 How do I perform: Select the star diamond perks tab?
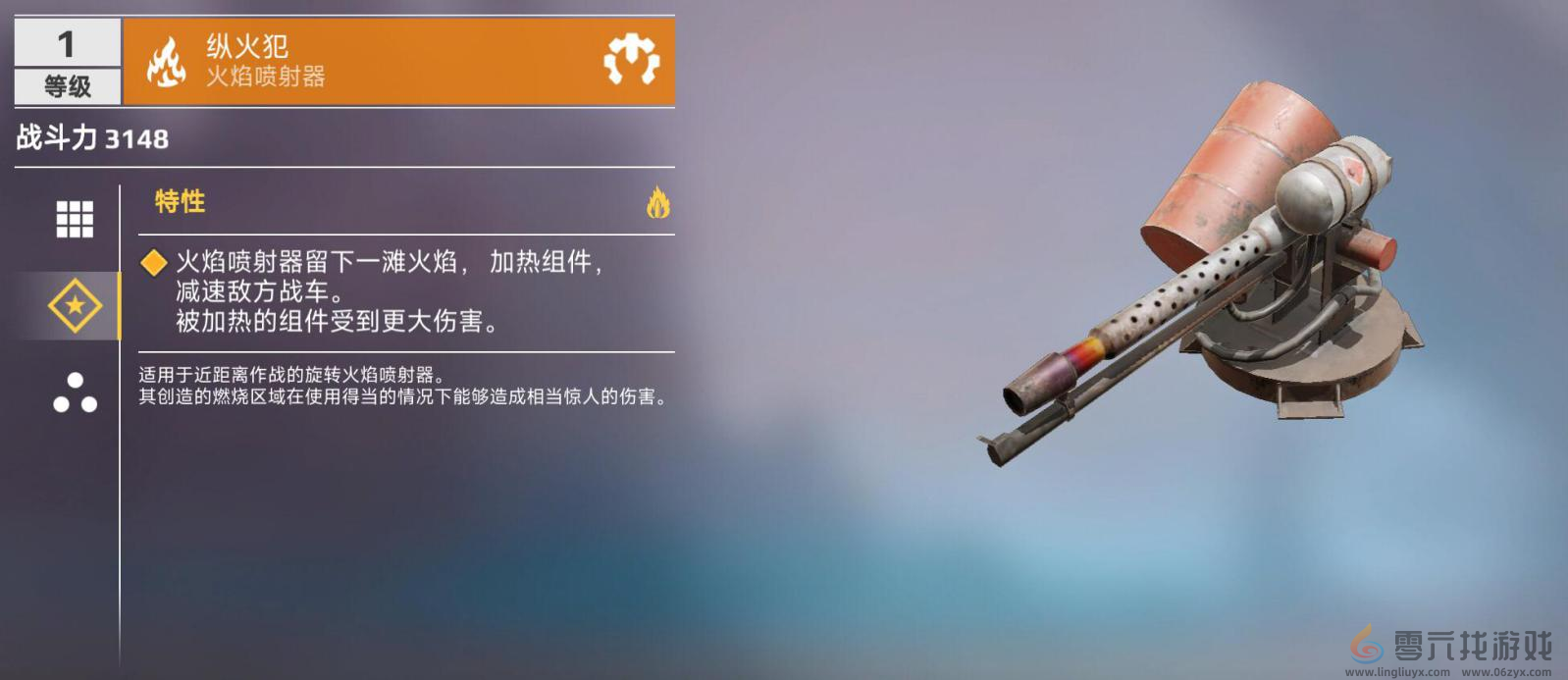click(x=75, y=306)
